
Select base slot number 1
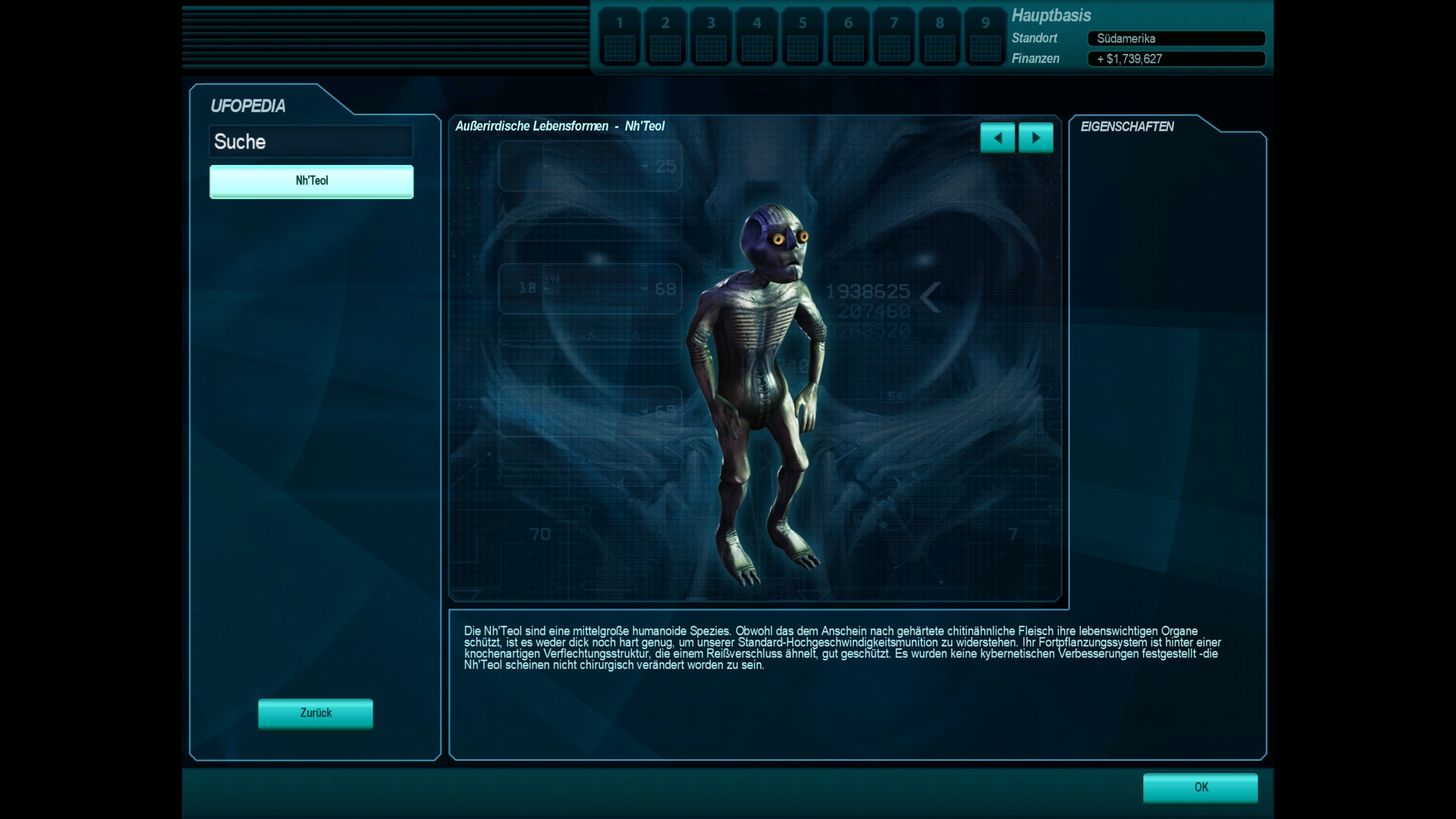620,37
